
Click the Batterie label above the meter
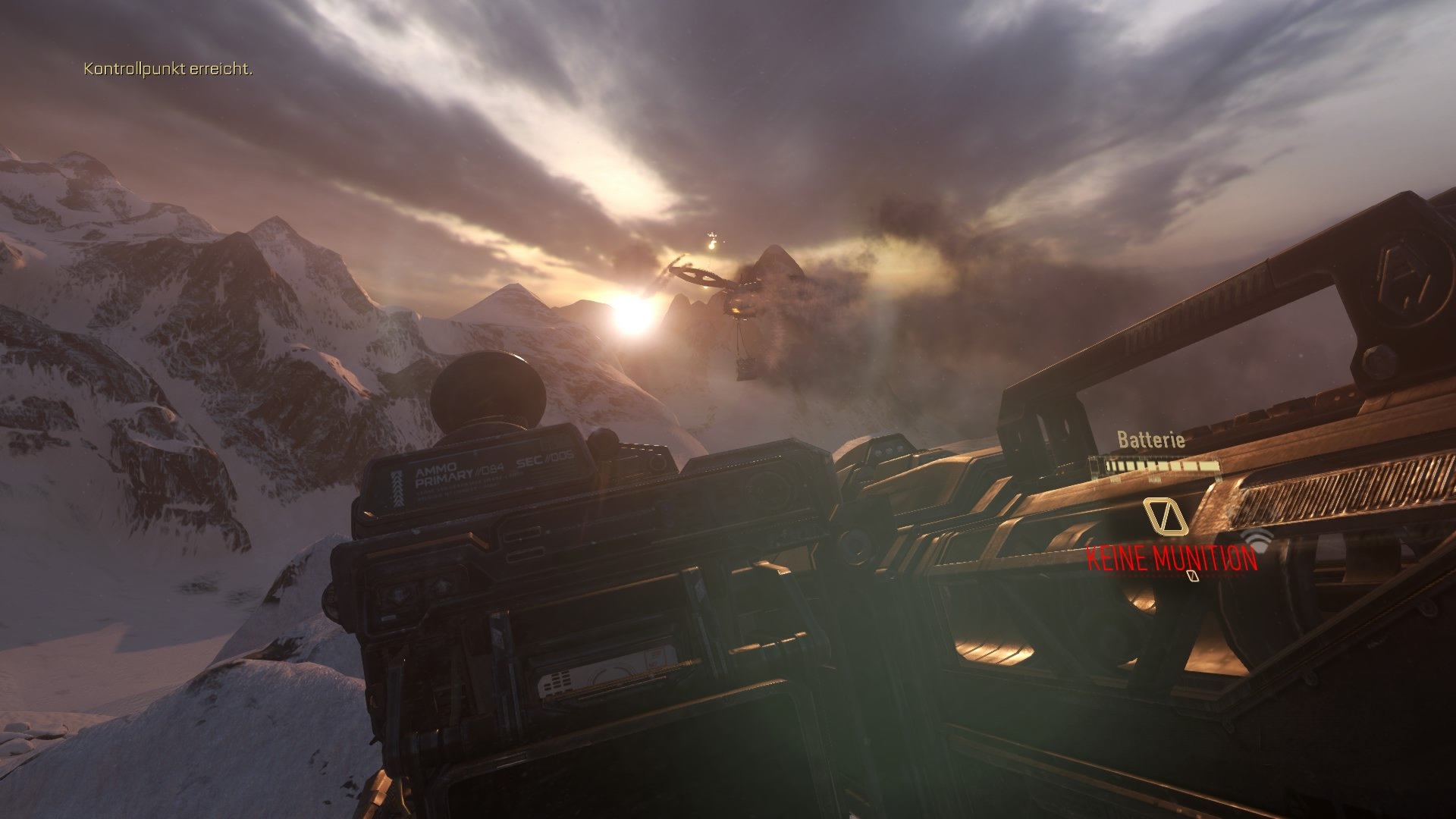(x=1152, y=438)
